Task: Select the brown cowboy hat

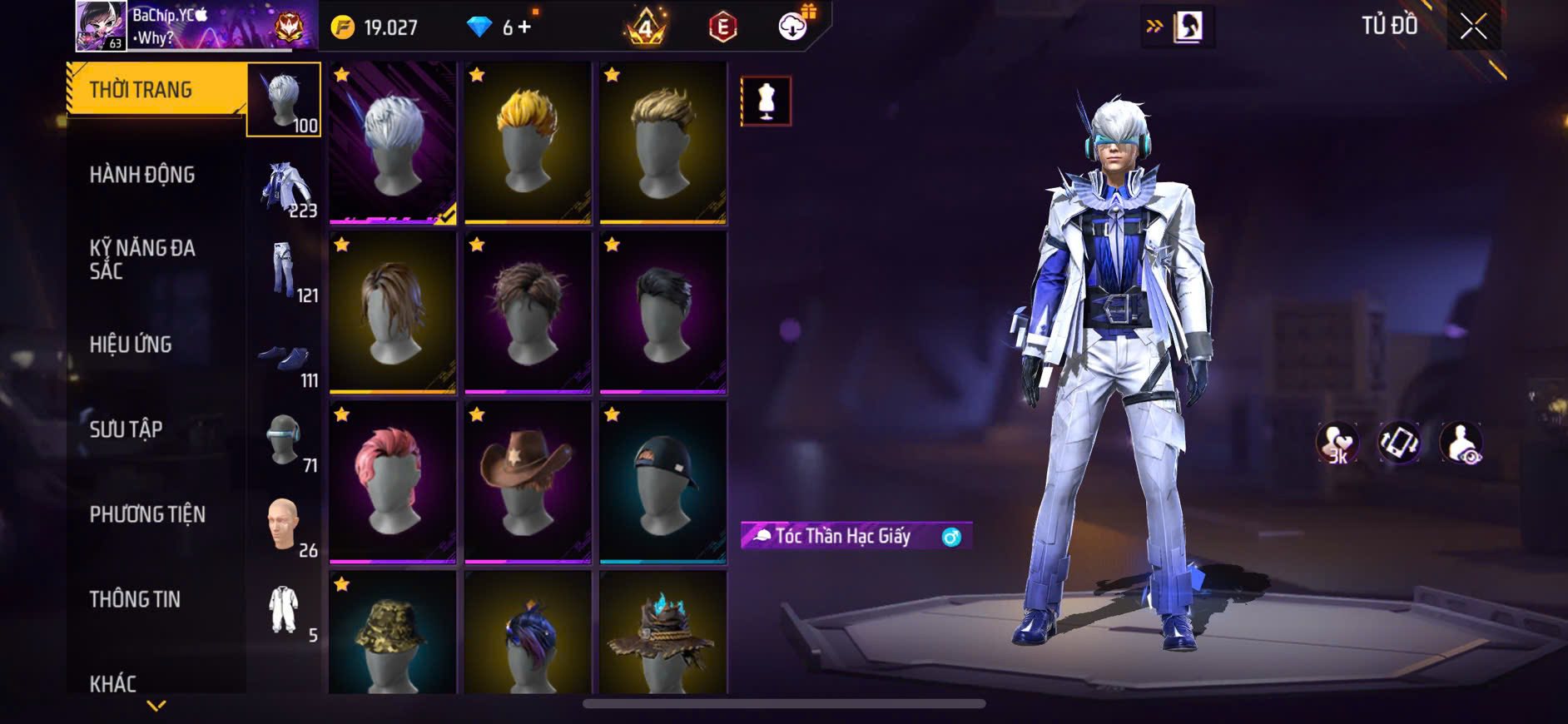Action: [528, 482]
